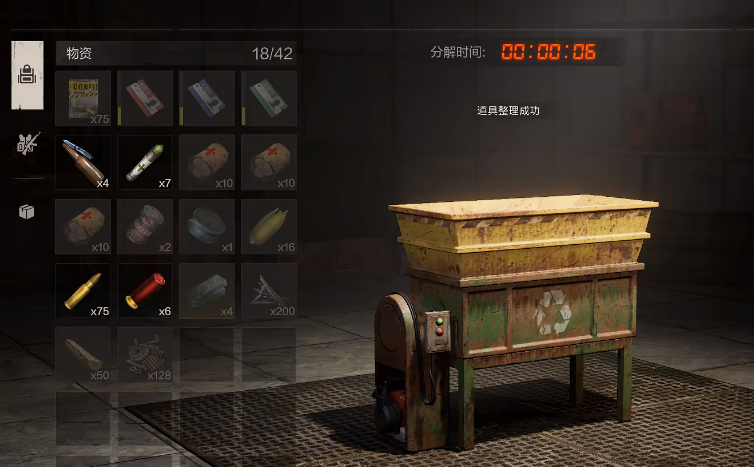Open the backpack inventory tab

pyautogui.click(x=27, y=75)
